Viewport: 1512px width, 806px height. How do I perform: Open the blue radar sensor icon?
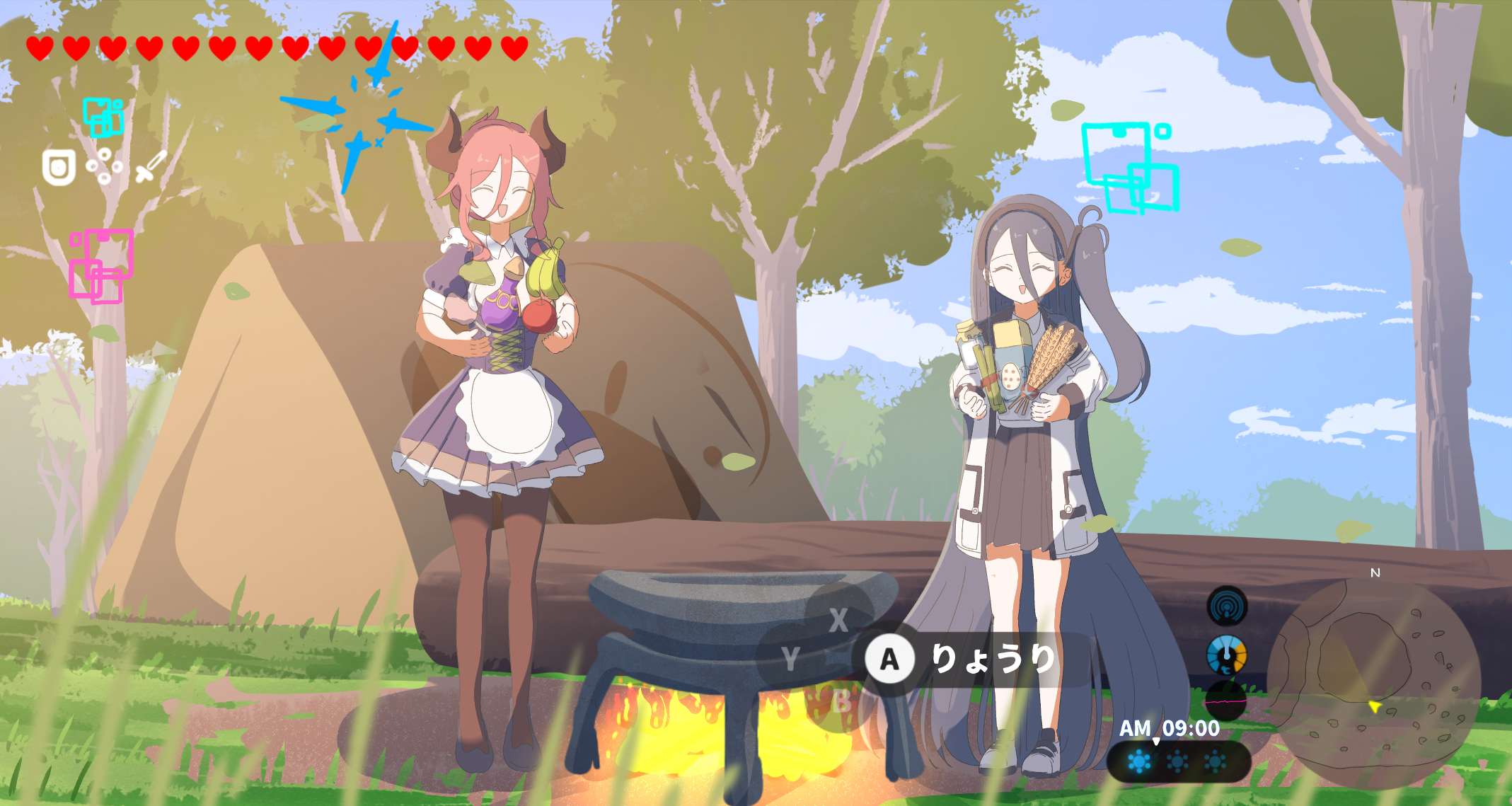tap(1227, 606)
